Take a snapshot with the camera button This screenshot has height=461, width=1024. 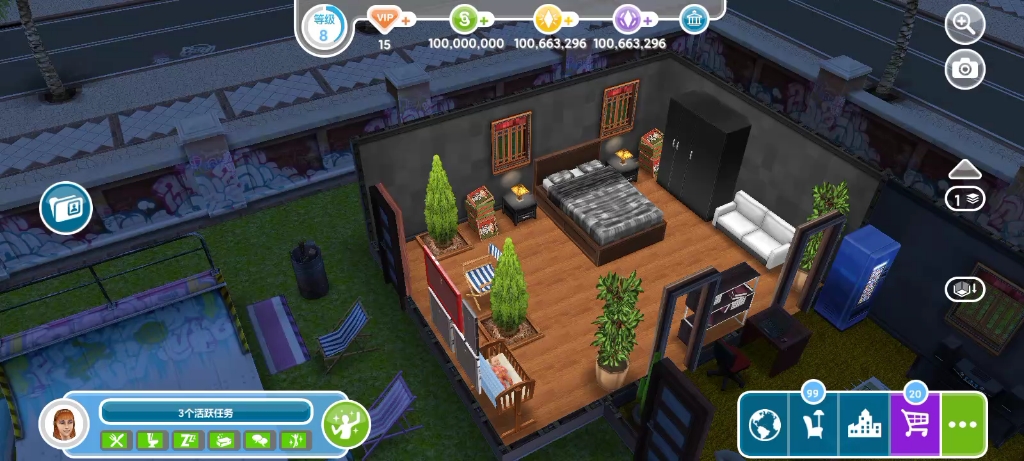click(x=965, y=68)
